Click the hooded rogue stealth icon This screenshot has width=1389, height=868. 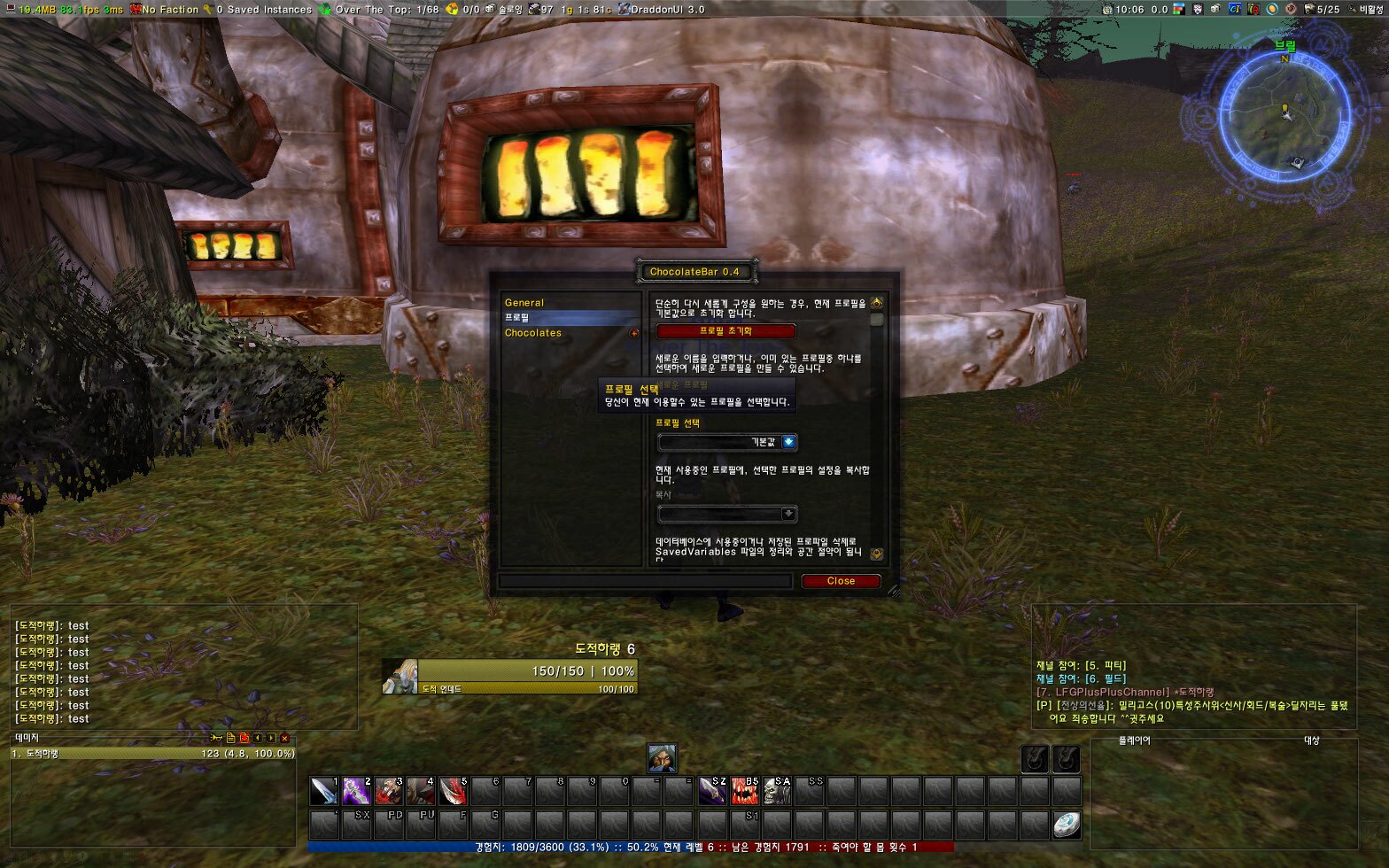click(x=662, y=758)
